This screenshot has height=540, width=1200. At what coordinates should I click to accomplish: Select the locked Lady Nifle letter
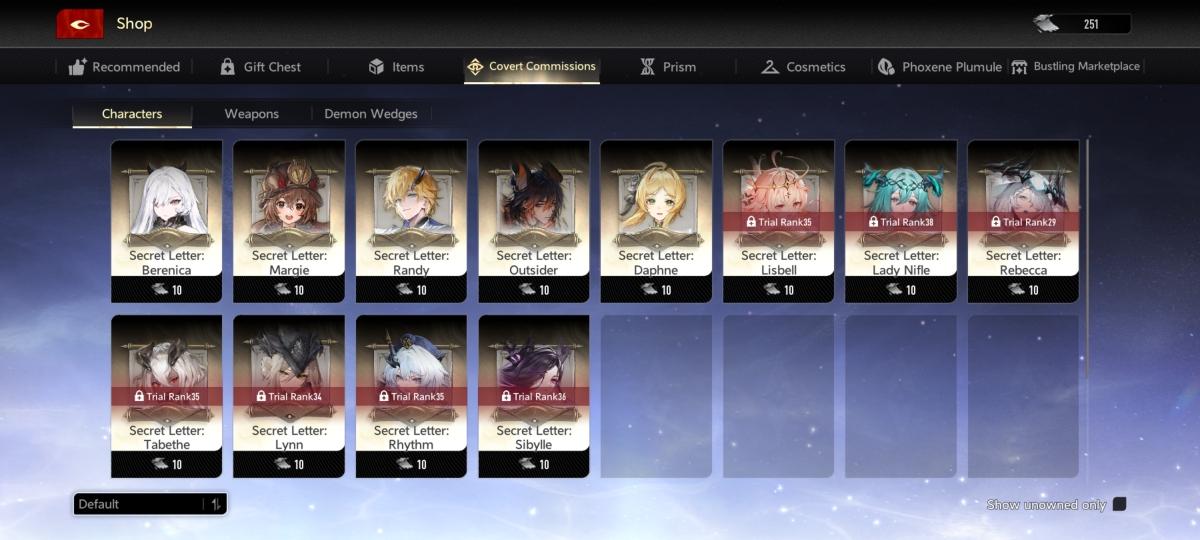(901, 221)
